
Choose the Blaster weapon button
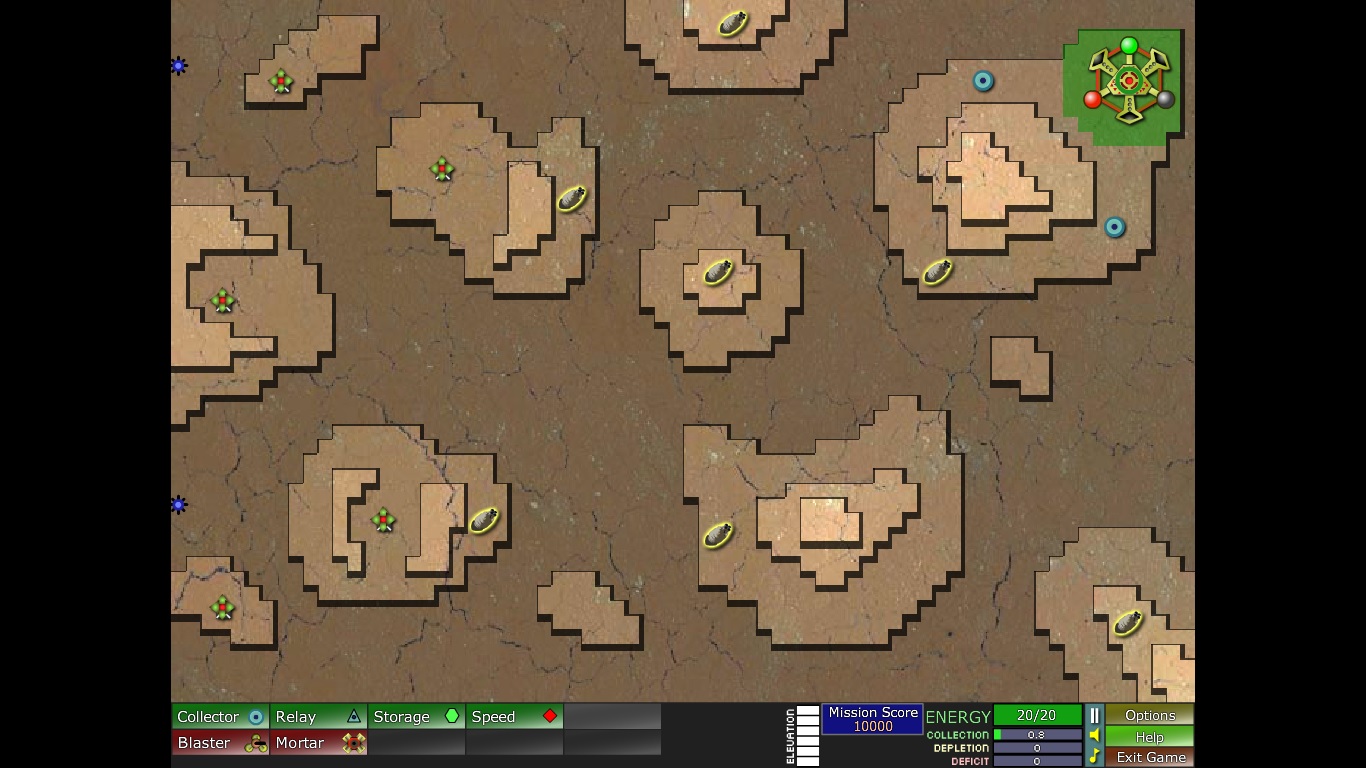220,743
